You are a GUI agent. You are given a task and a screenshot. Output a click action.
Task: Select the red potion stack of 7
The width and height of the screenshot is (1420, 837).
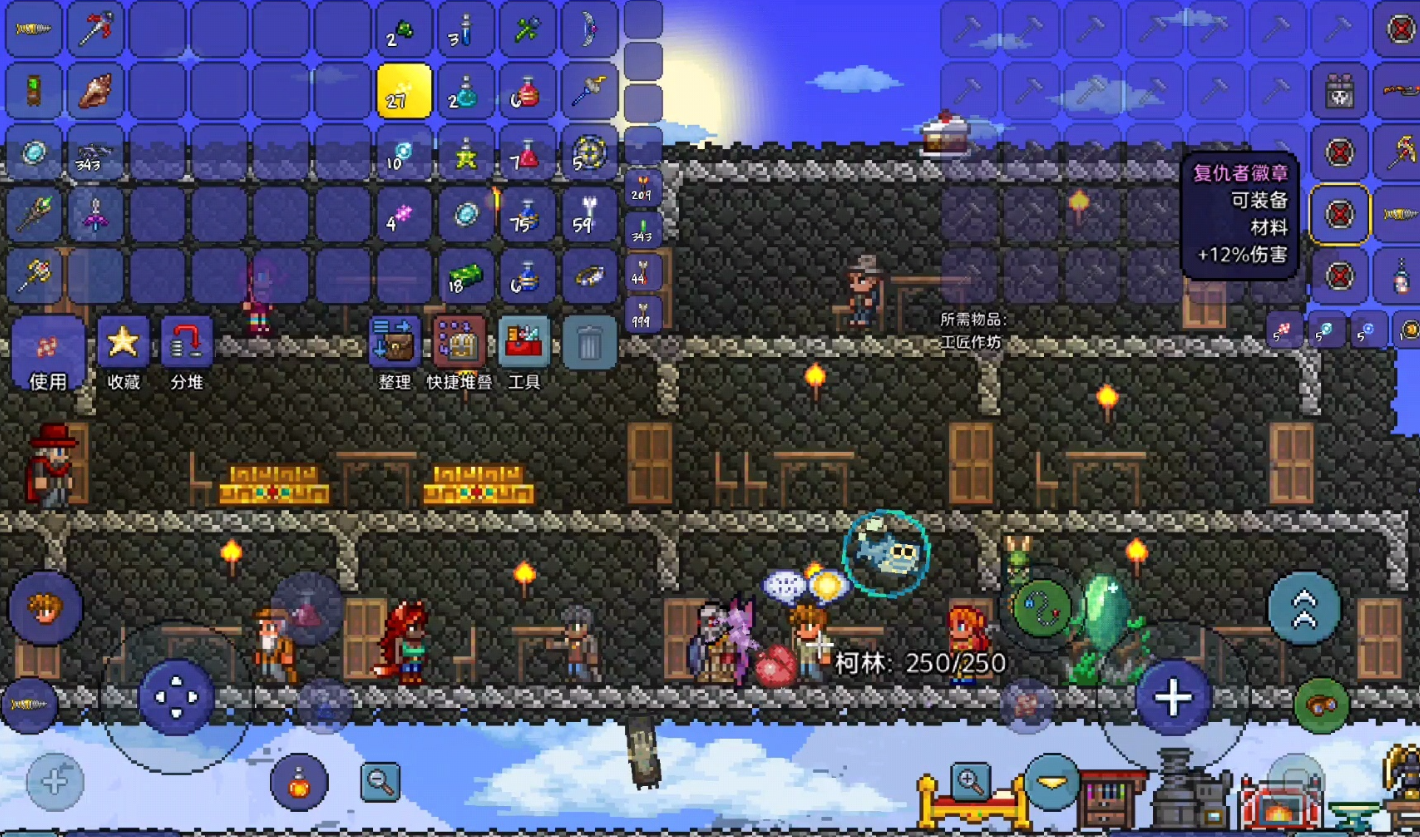[526, 154]
